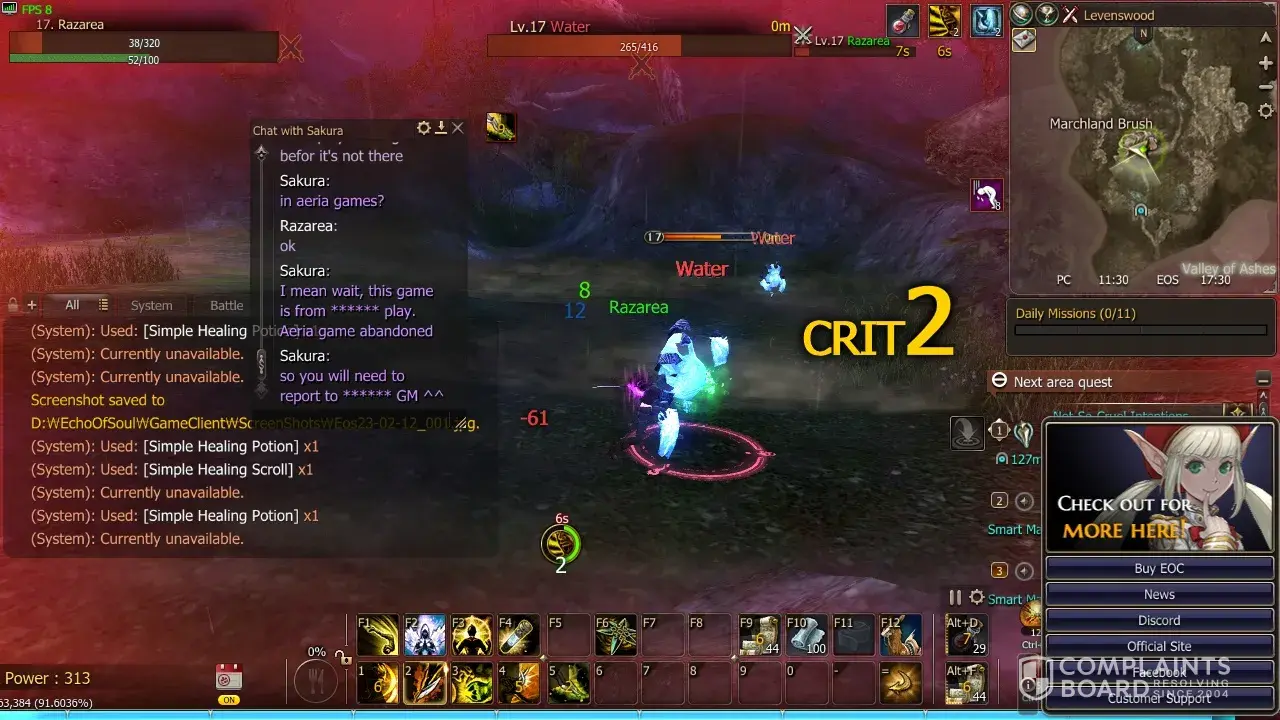This screenshot has height=720, width=1280.
Task: Activate the F2 hooded figure skill
Action: point(425,636)
